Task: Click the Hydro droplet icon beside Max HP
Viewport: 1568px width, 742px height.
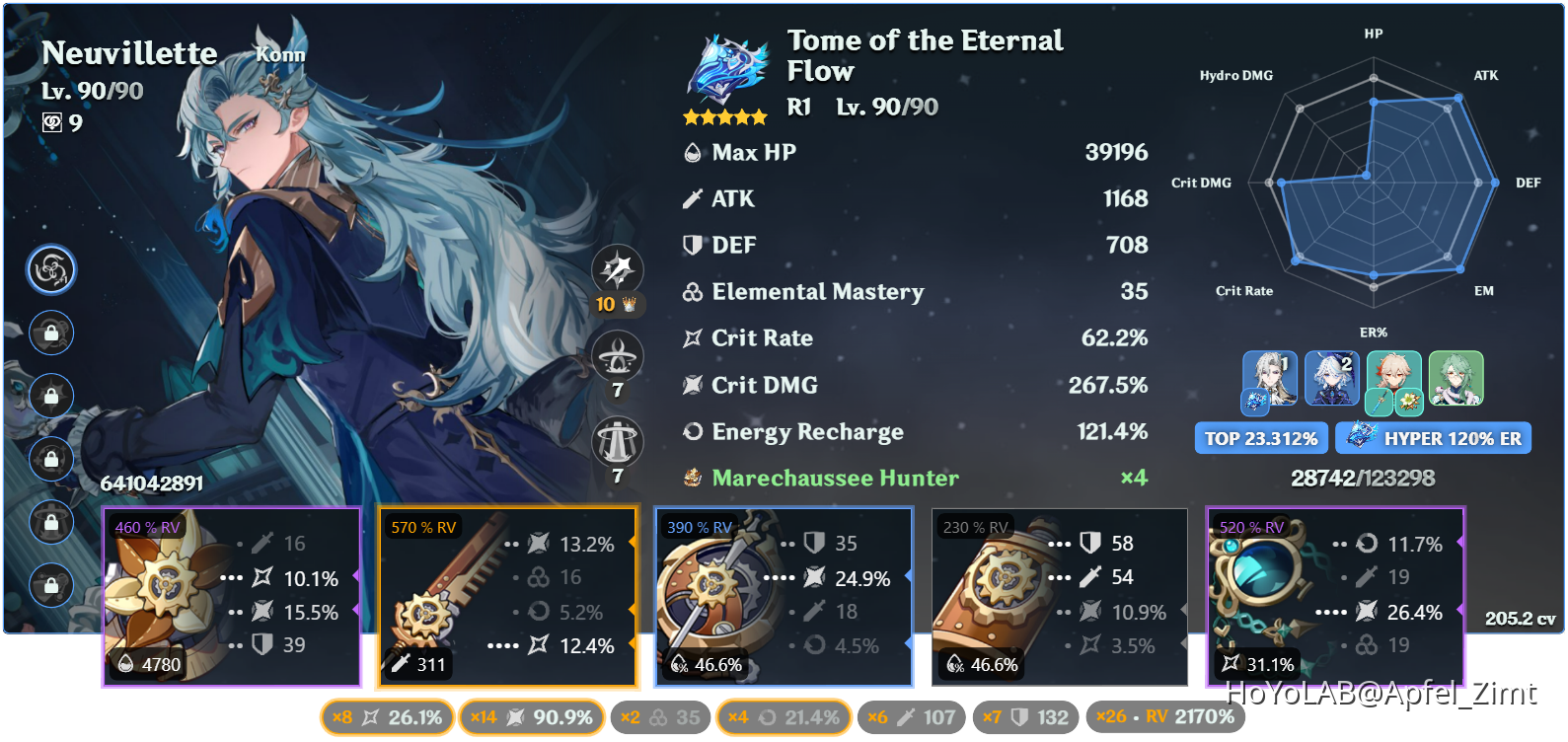Action: [692, 152]
